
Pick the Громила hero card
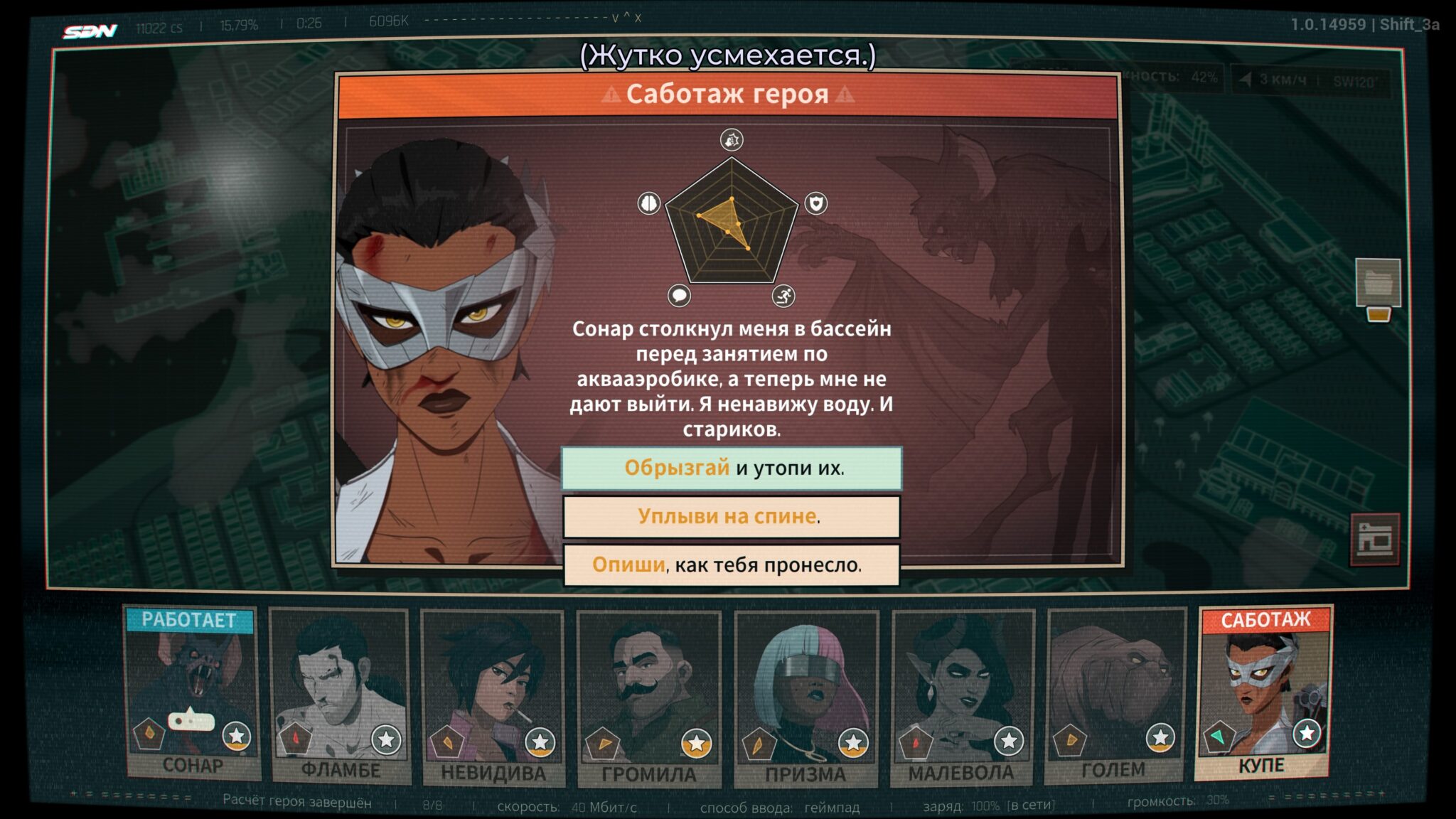point(649,698)
